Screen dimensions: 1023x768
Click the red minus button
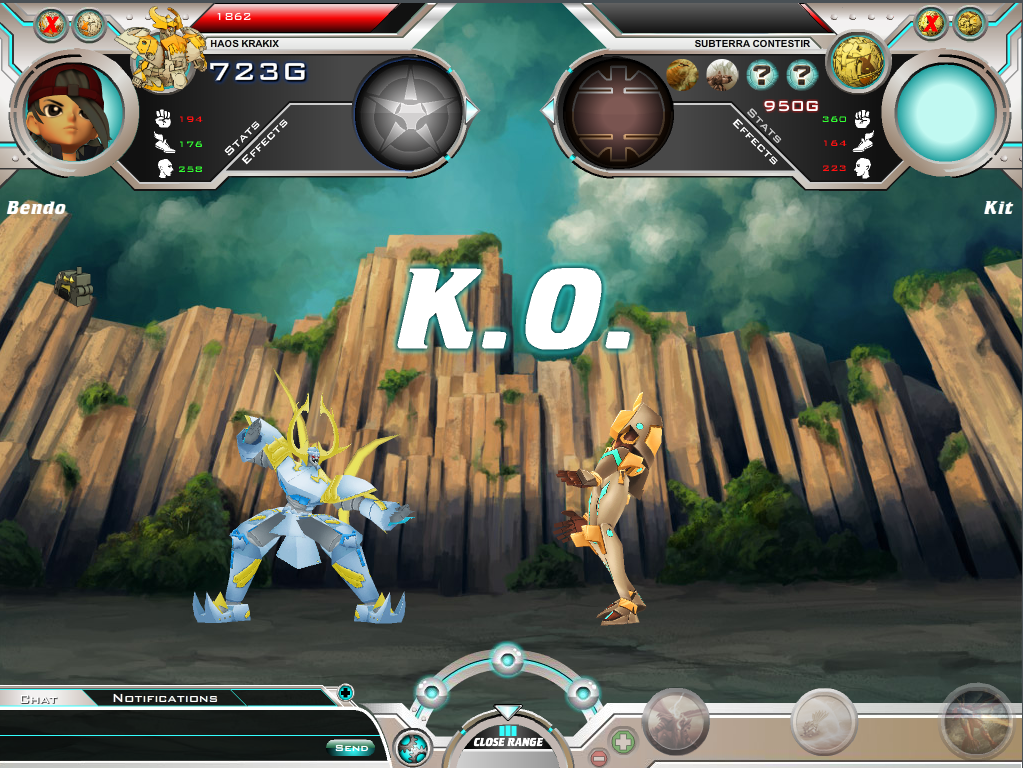pyautogui.click(x=597, y=757)
